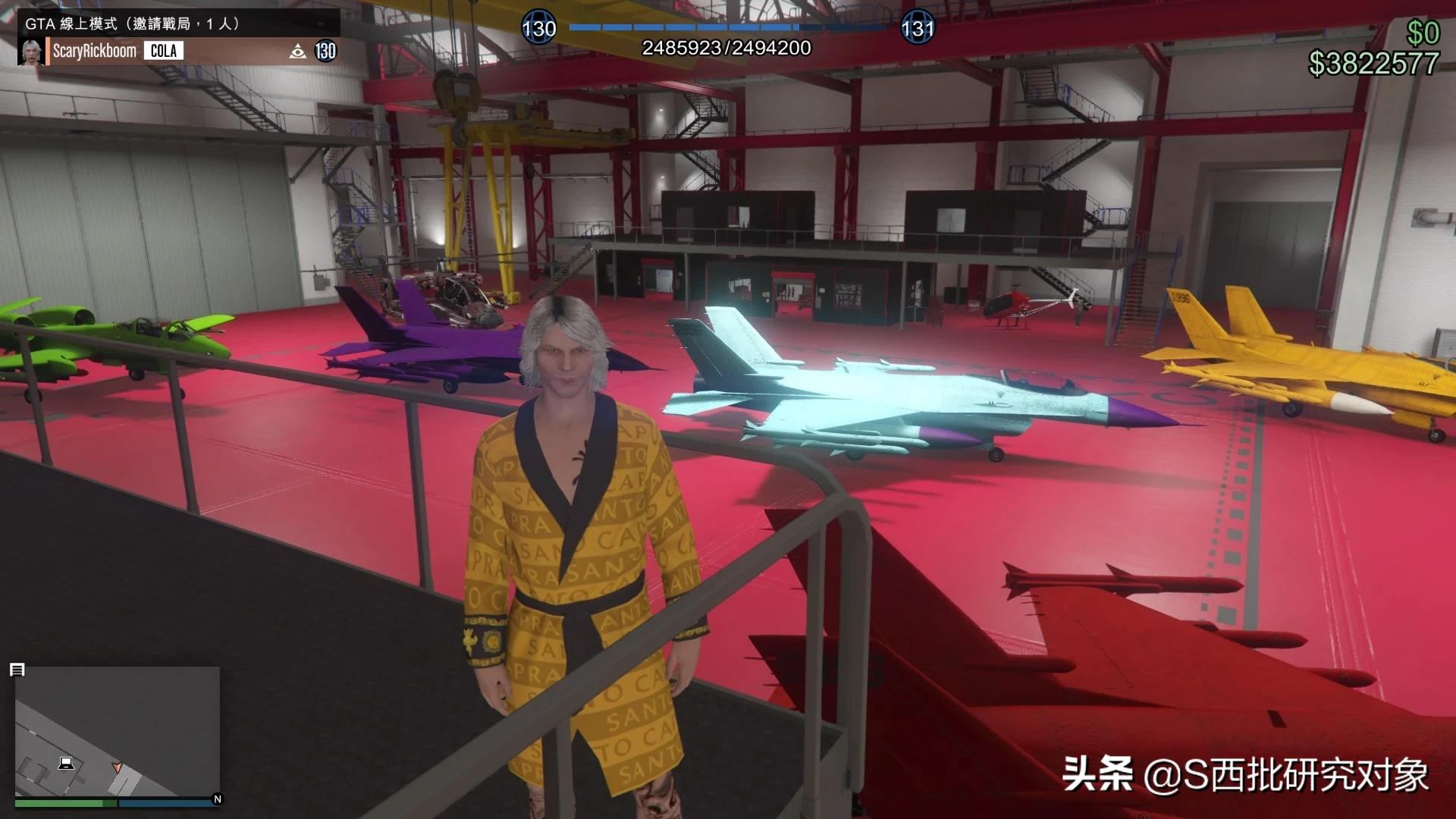Click the rank 131 globe badge
The height and width of the screenshot is (819, 1456).
click(918, 27)
